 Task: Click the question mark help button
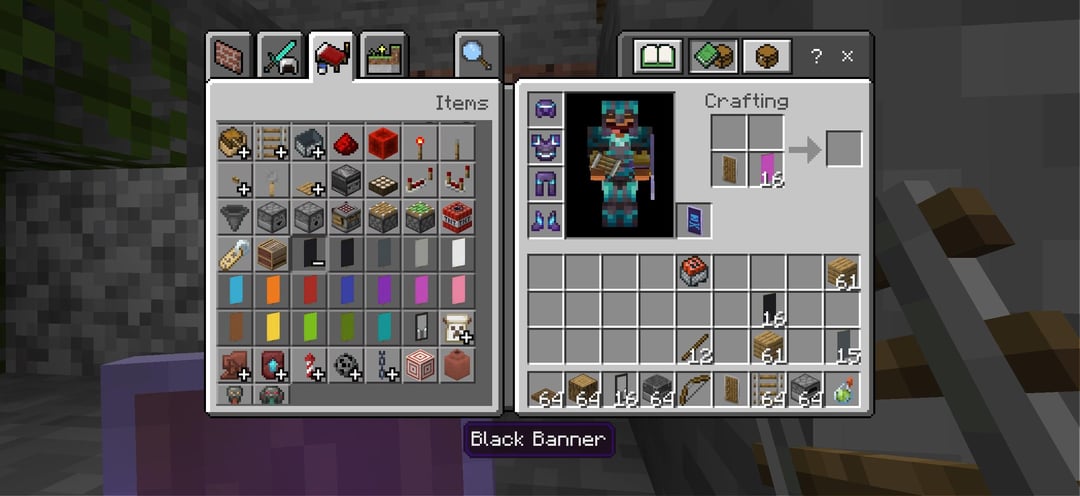tap(816, 56)
